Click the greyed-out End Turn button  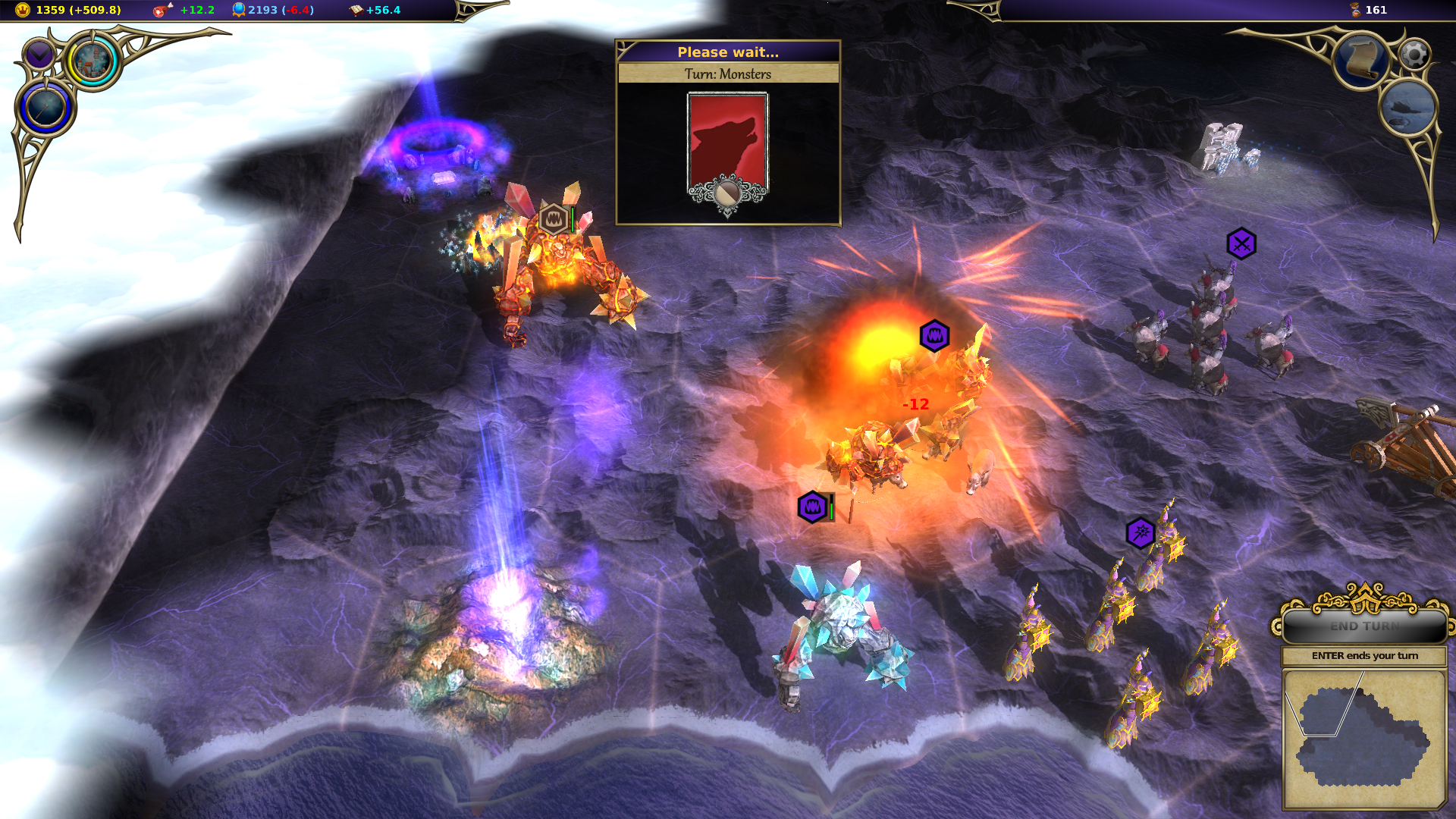pos(1364,626)
